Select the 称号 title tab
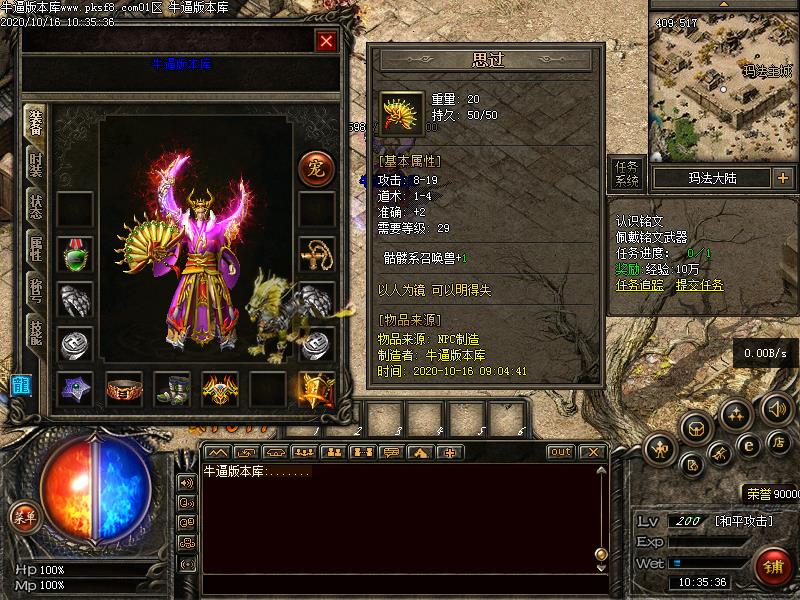800x600 pixels. point(36,293)
